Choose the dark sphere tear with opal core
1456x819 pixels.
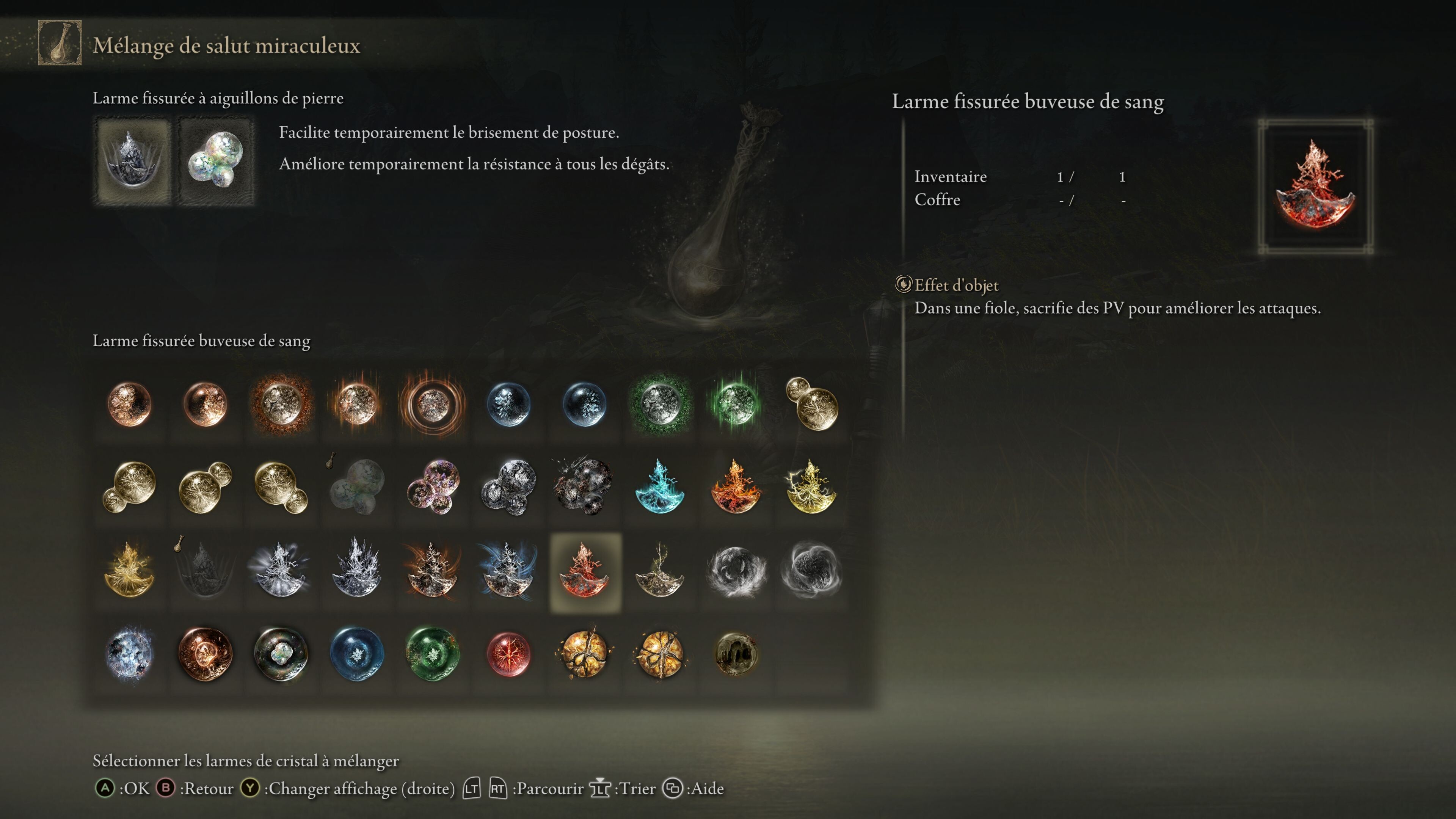[281, 654]
